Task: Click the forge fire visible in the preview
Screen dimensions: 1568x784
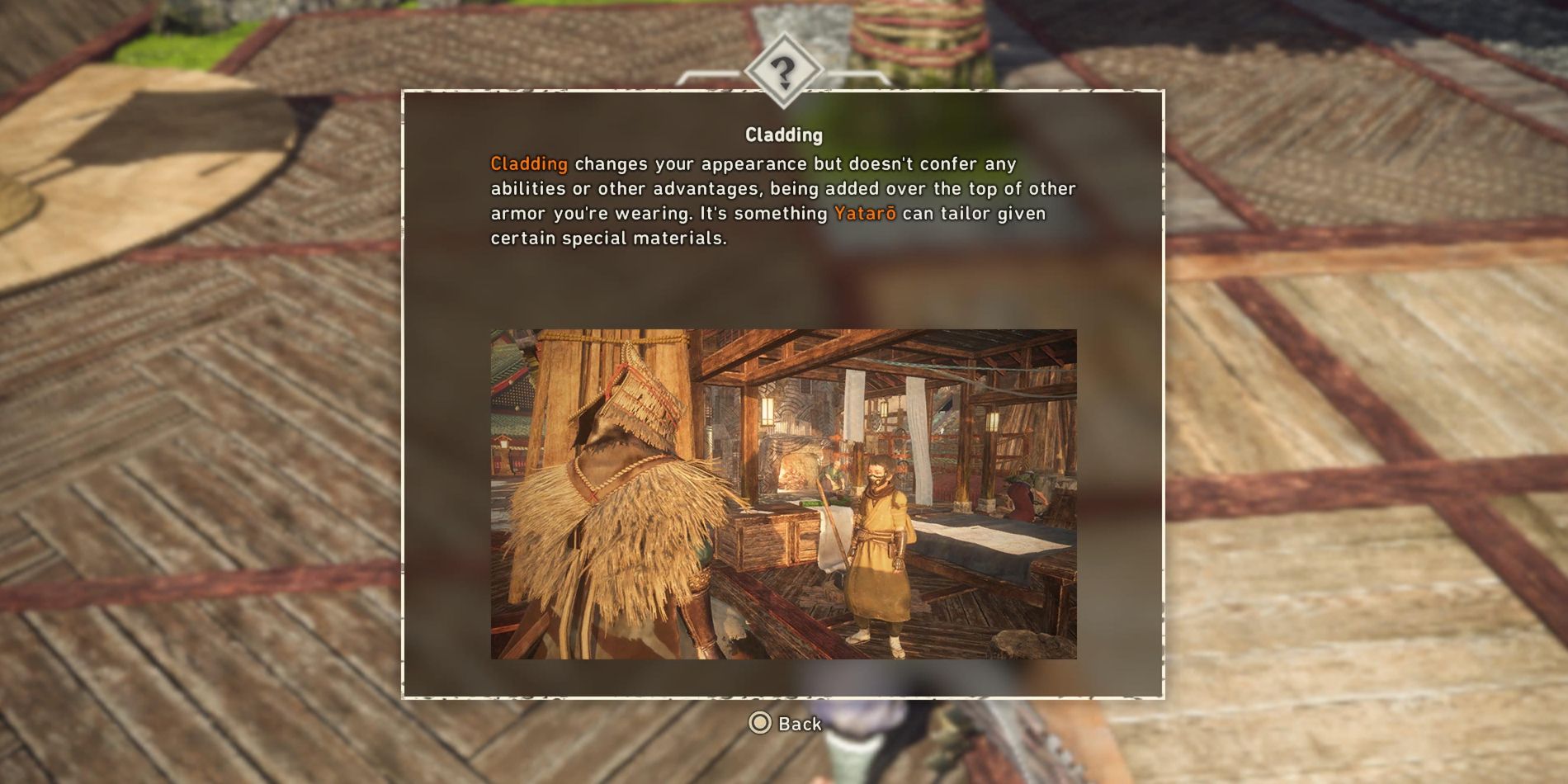Action: pyautogui.click(x=794, y=477)
